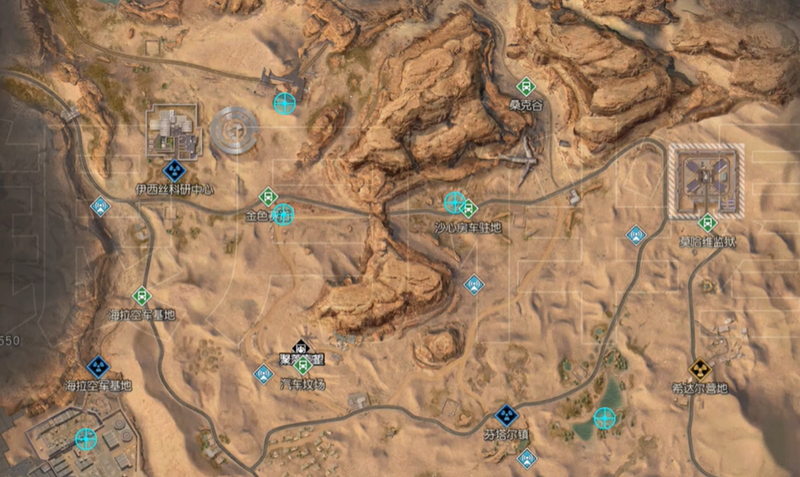Screen dimensions: 800x477
Task: Select the 芬塔尔镇 blue diamond marker
Action: pyautogui.click(x=507, y=415)
